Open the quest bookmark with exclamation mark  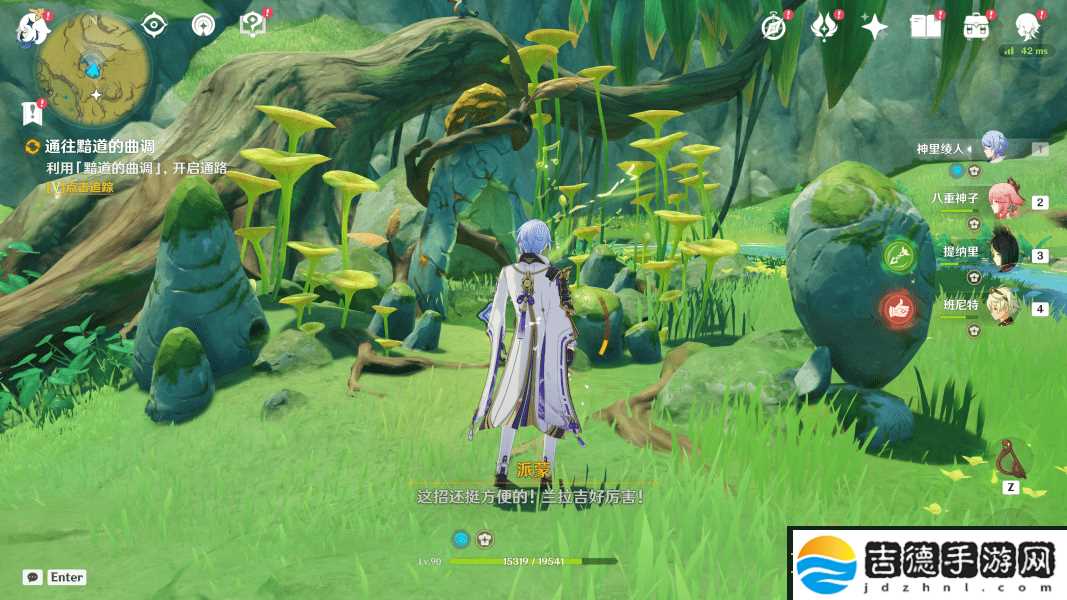click(x=30, y=111)
